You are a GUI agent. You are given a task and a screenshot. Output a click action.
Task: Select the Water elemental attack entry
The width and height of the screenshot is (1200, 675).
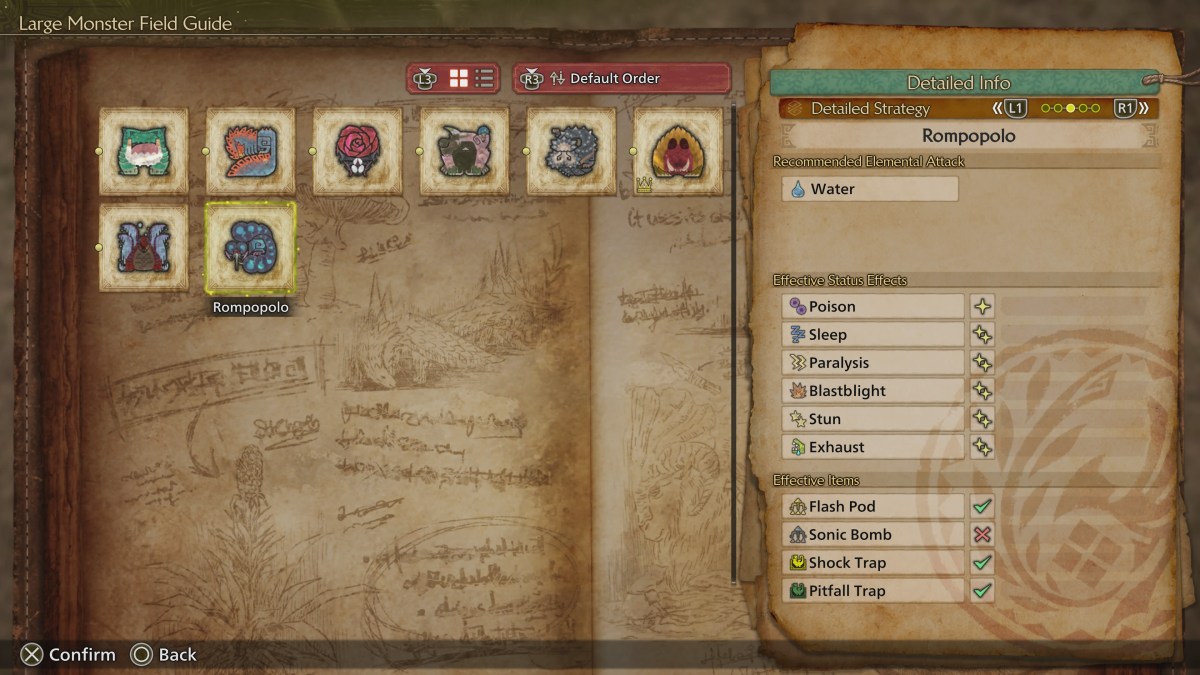[870, 189]
